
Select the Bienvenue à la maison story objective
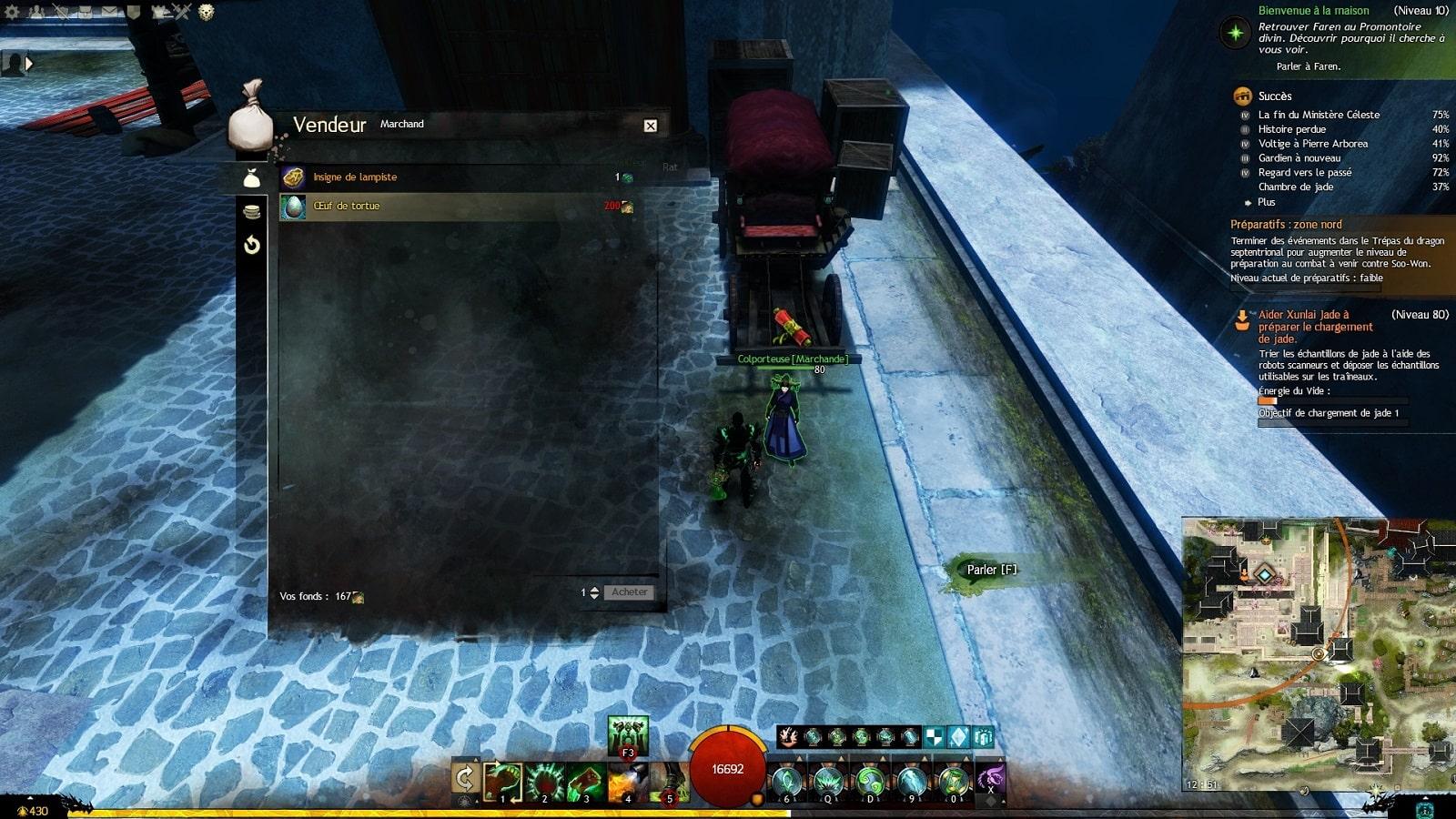coord(1313,11)
